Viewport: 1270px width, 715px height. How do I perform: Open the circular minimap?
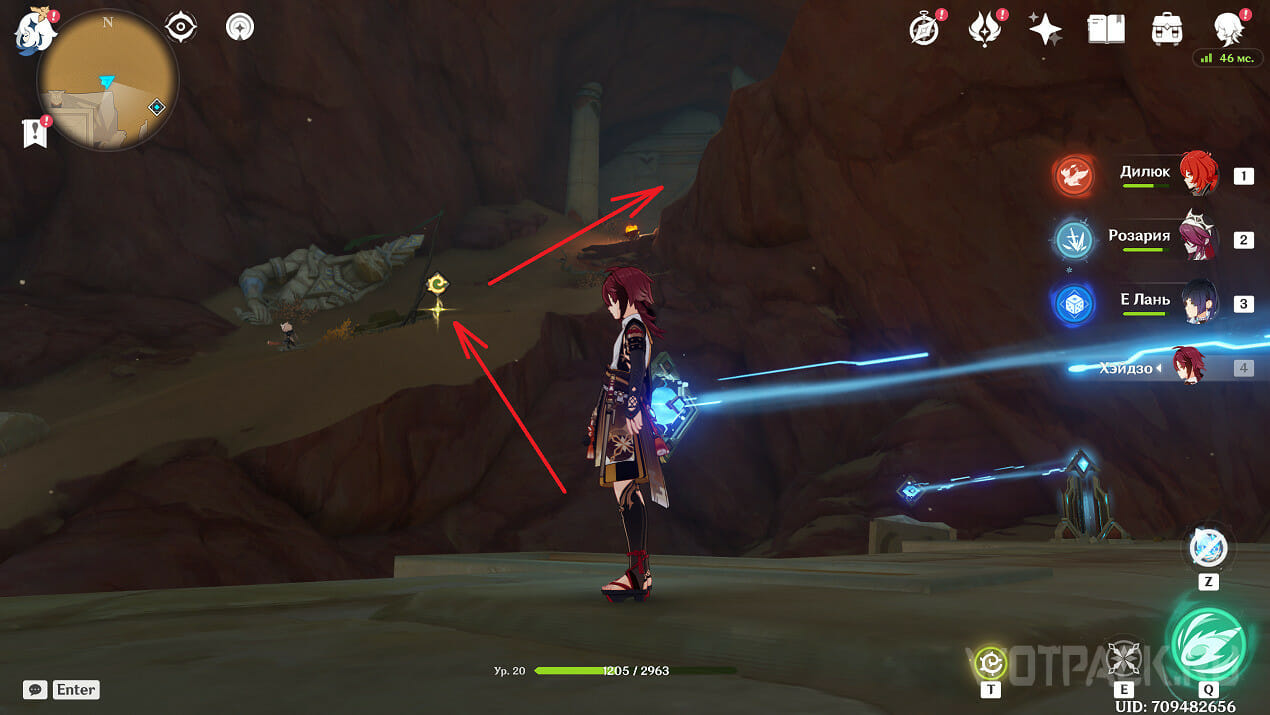point(107,81)
